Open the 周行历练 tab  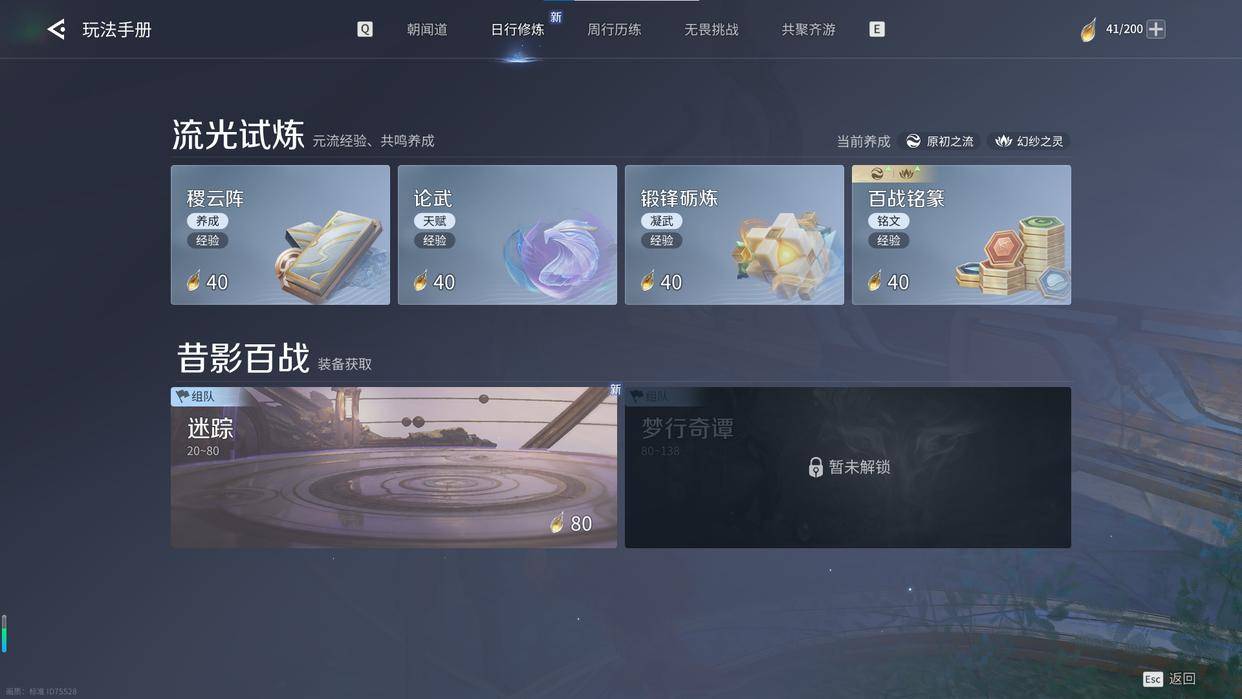tap(614, 30)
